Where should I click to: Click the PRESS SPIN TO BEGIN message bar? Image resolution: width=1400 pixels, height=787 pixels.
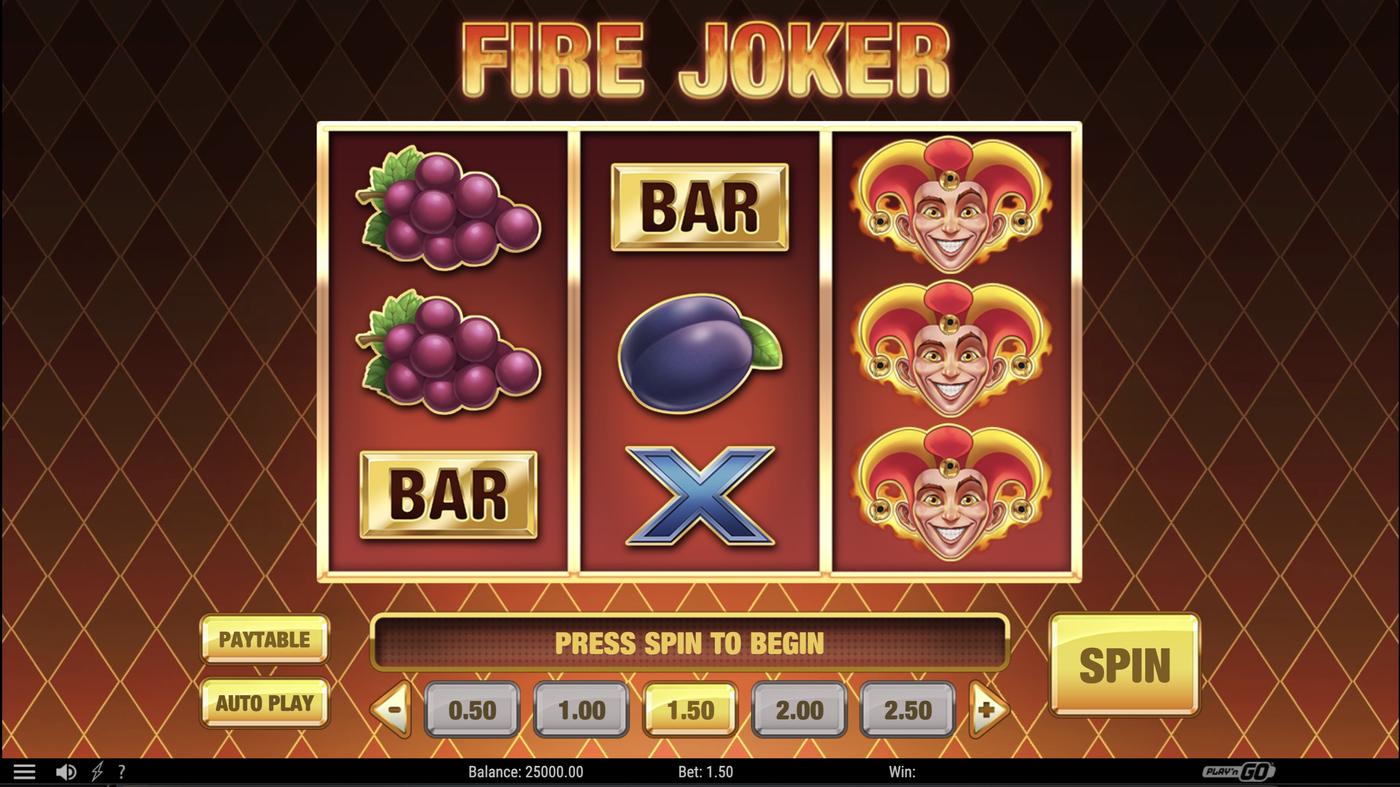[x=690, y=643]
